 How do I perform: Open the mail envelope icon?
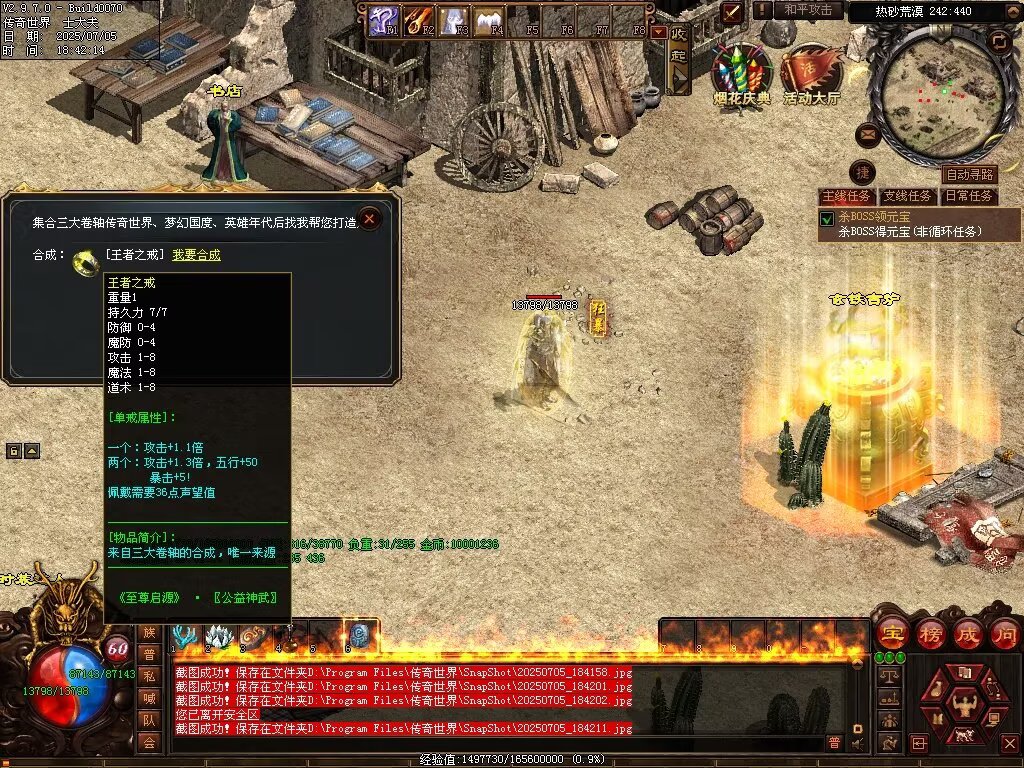point(868,135)
